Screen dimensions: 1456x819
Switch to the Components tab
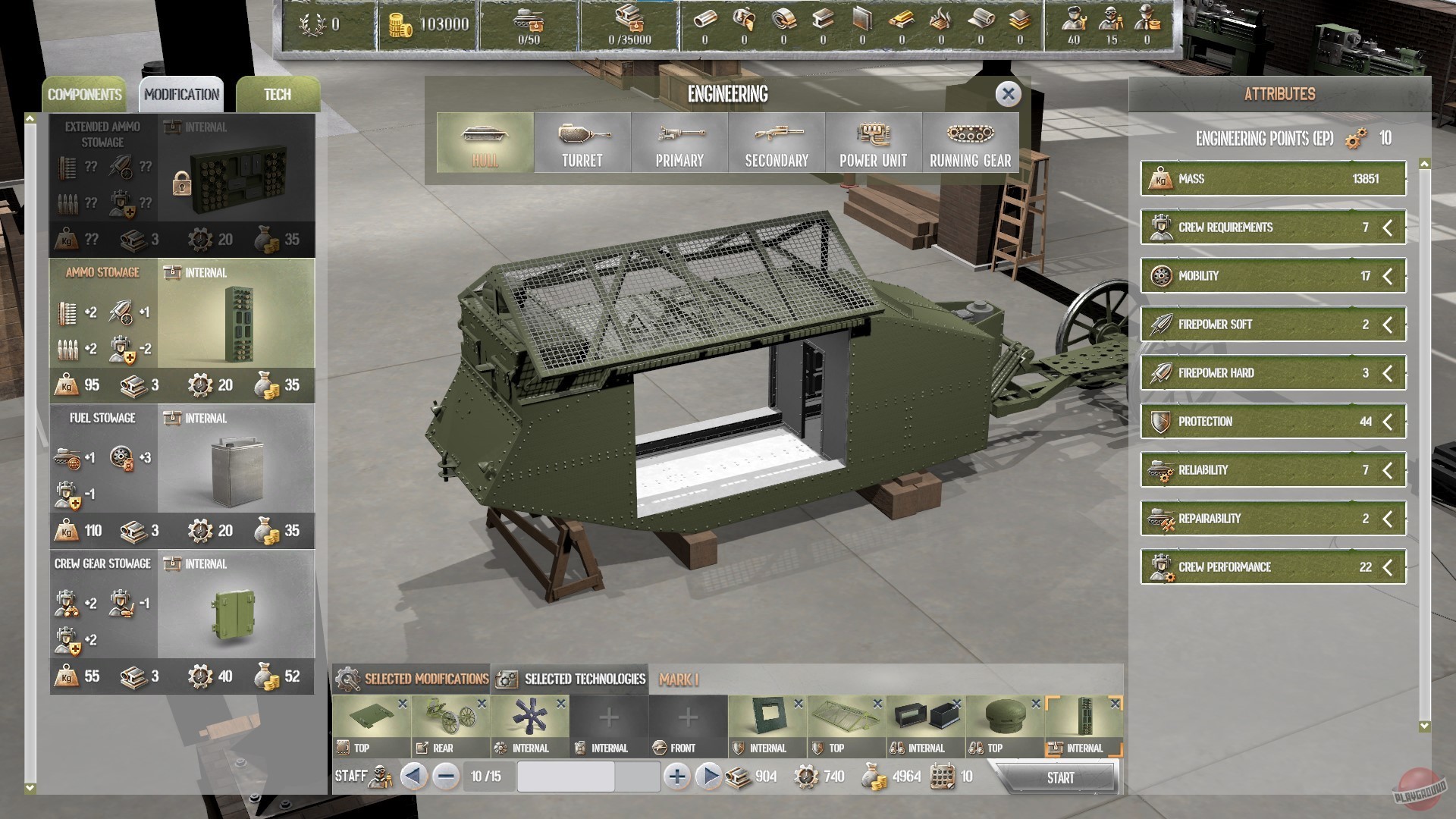click(86, 94)
